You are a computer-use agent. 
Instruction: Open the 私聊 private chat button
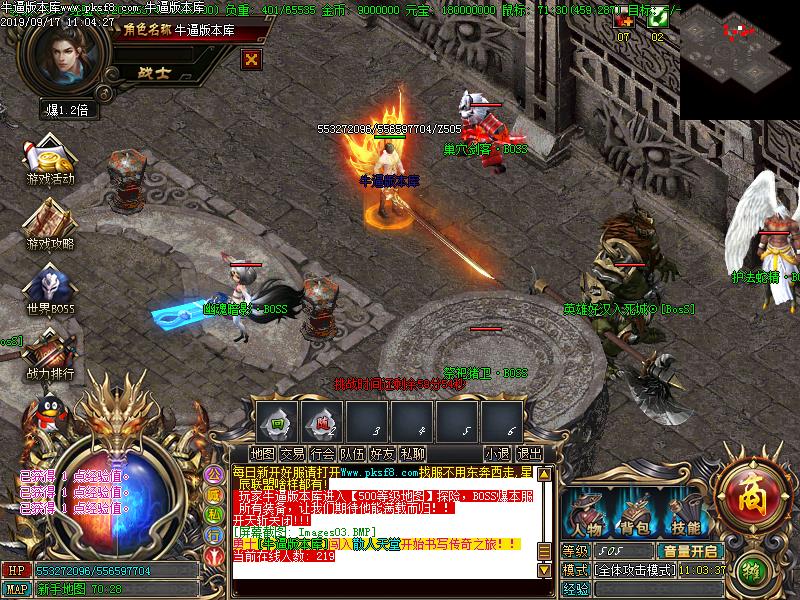[x=412, y=453]
